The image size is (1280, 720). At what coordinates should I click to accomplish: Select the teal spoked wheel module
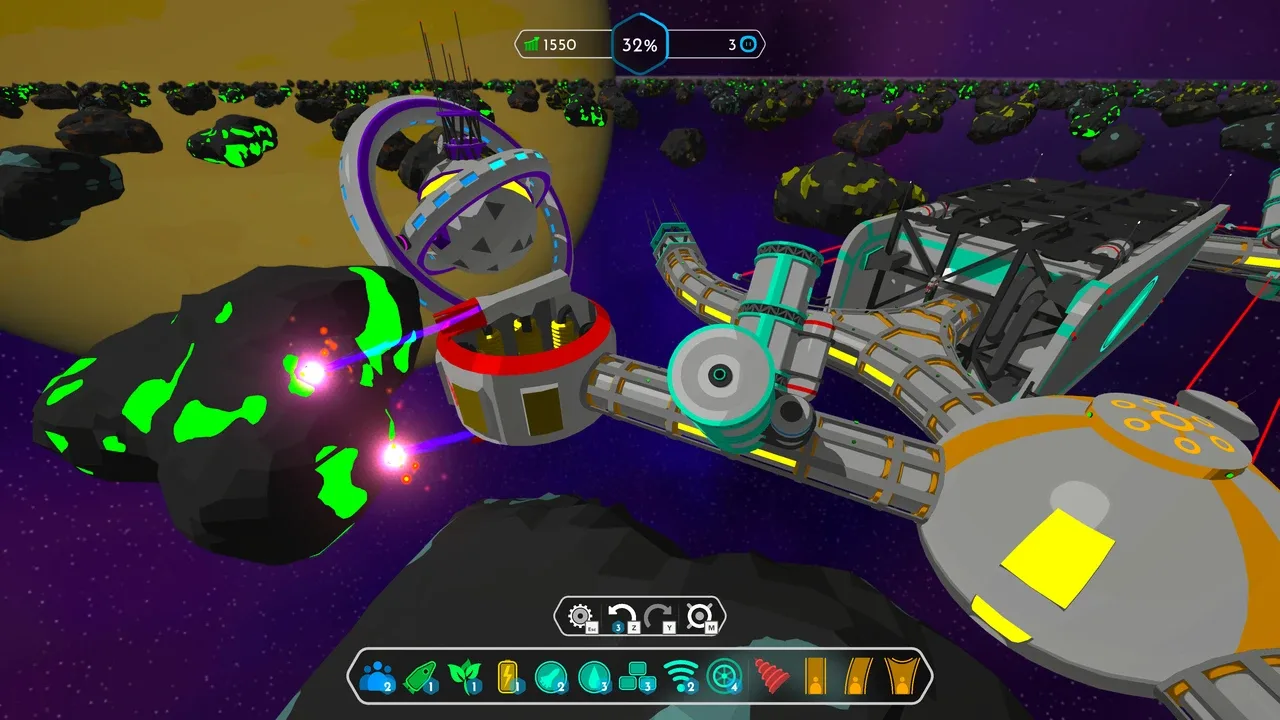pyautogui.click(x=723, y=677)
